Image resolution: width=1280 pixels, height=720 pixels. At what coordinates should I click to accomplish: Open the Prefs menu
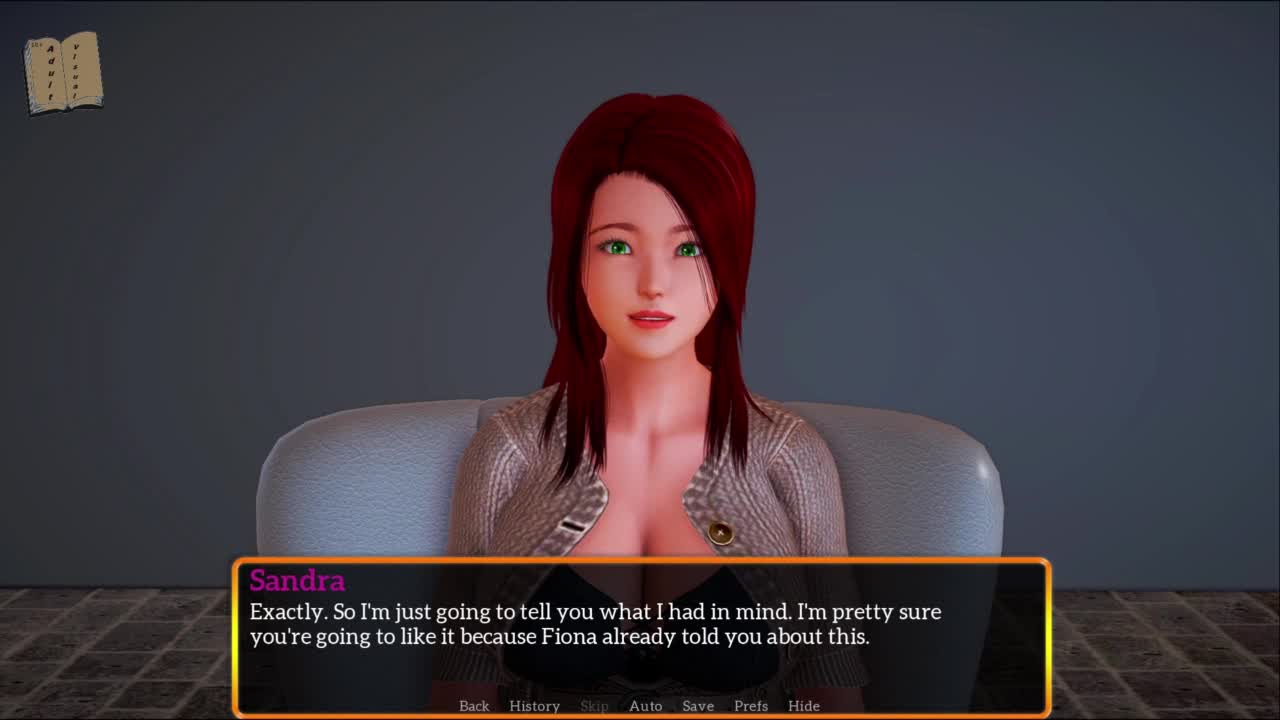click(x=751, y=706)
